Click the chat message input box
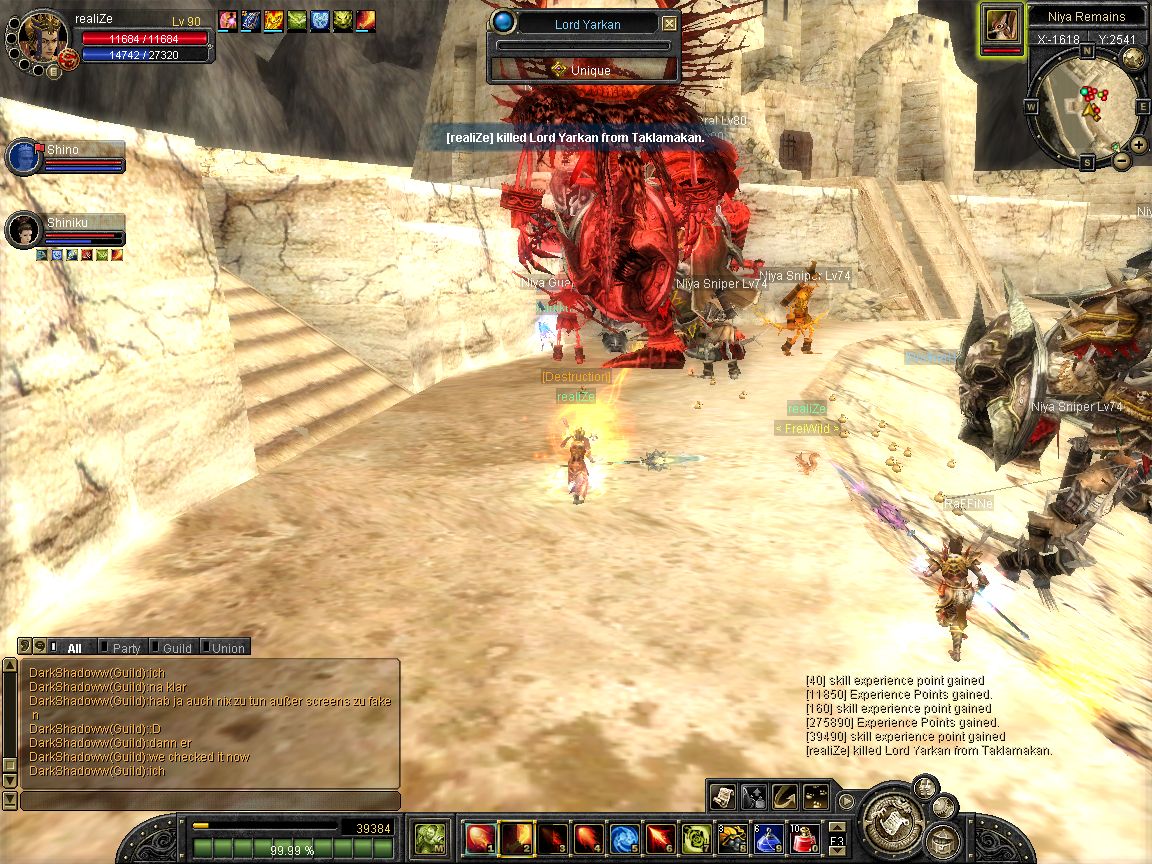This screenshot has width=1152, height=864. 210,801
